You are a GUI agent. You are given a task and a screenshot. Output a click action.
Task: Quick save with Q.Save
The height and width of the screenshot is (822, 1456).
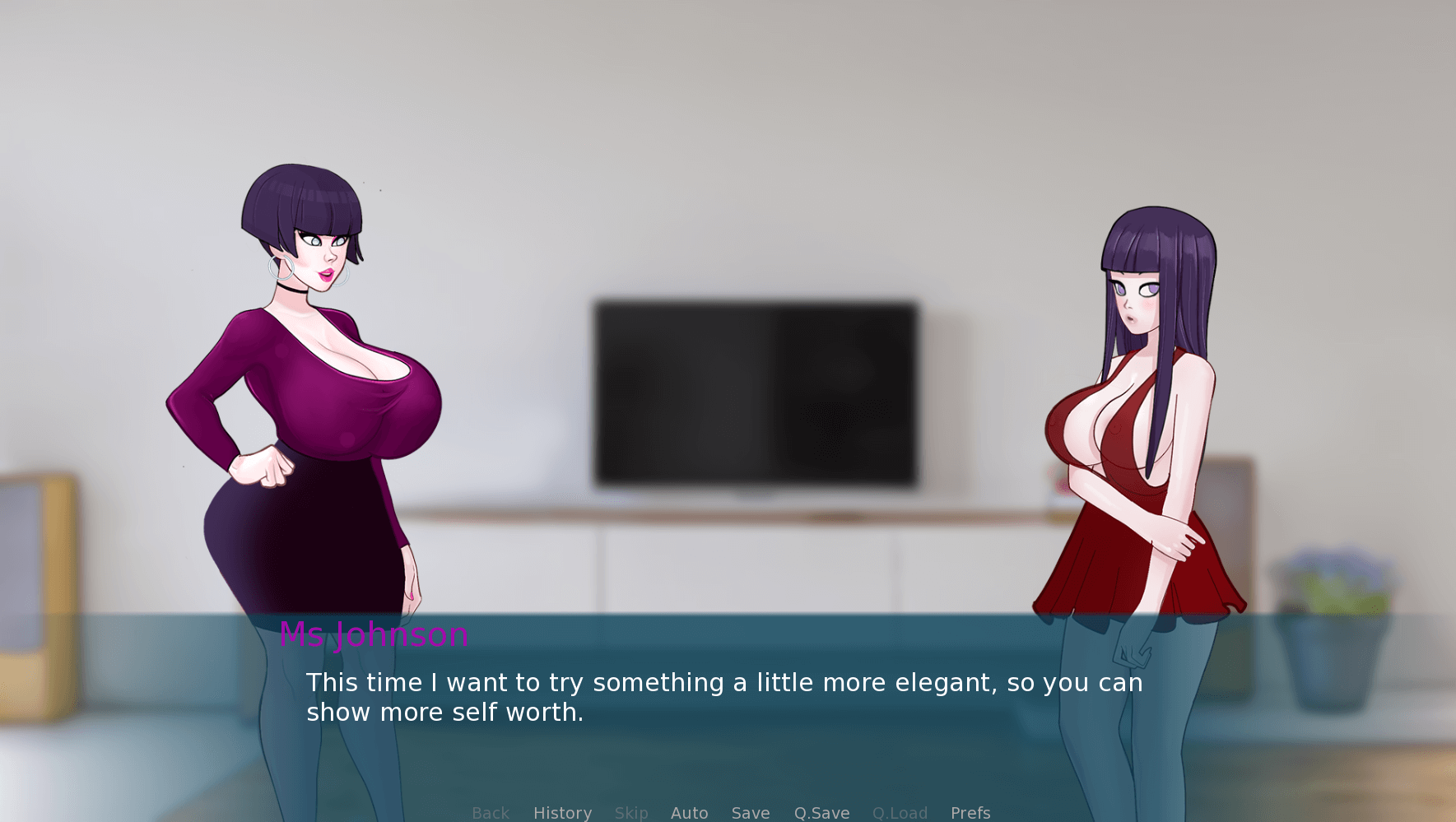point(821,813)
